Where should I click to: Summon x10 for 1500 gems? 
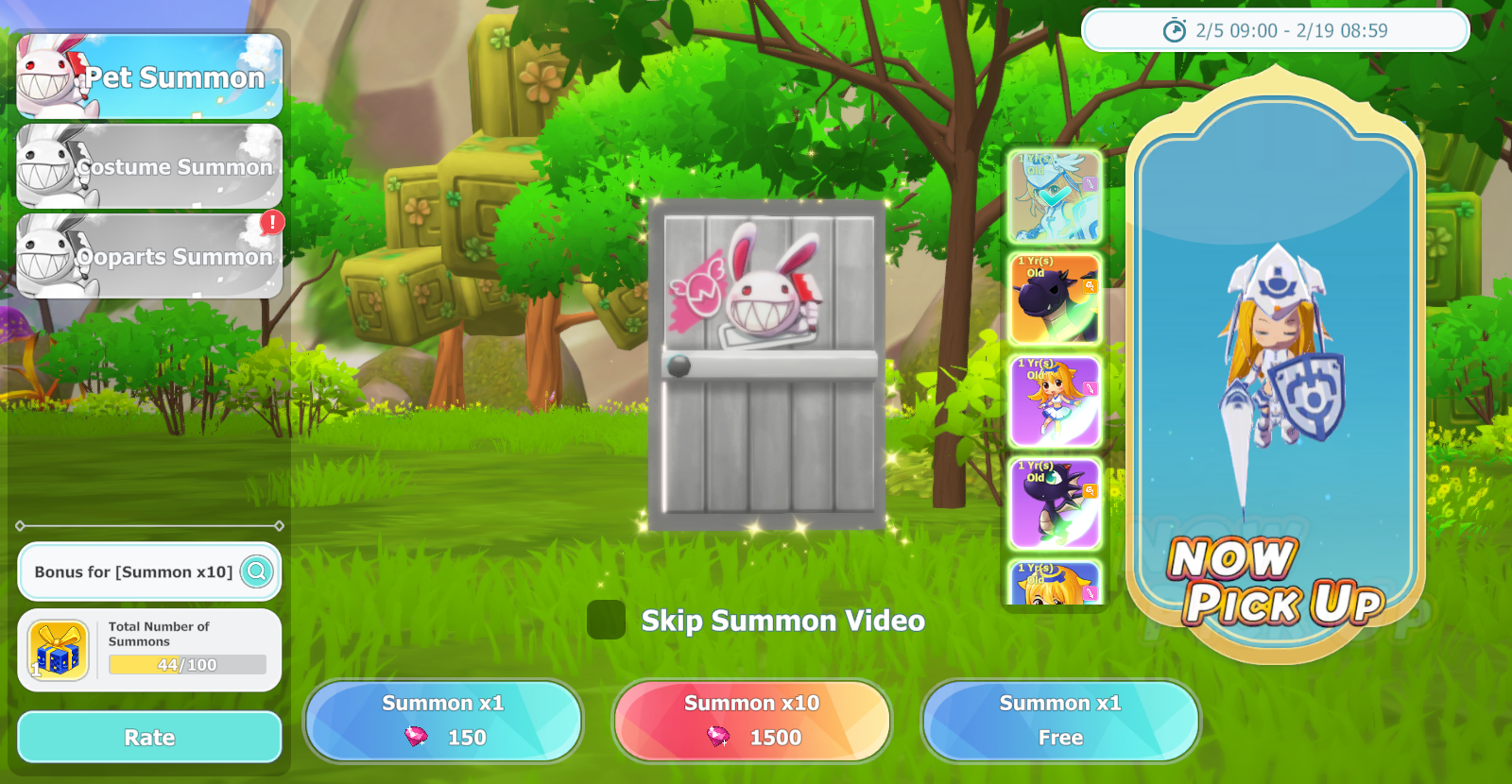(x=751, y=721)
